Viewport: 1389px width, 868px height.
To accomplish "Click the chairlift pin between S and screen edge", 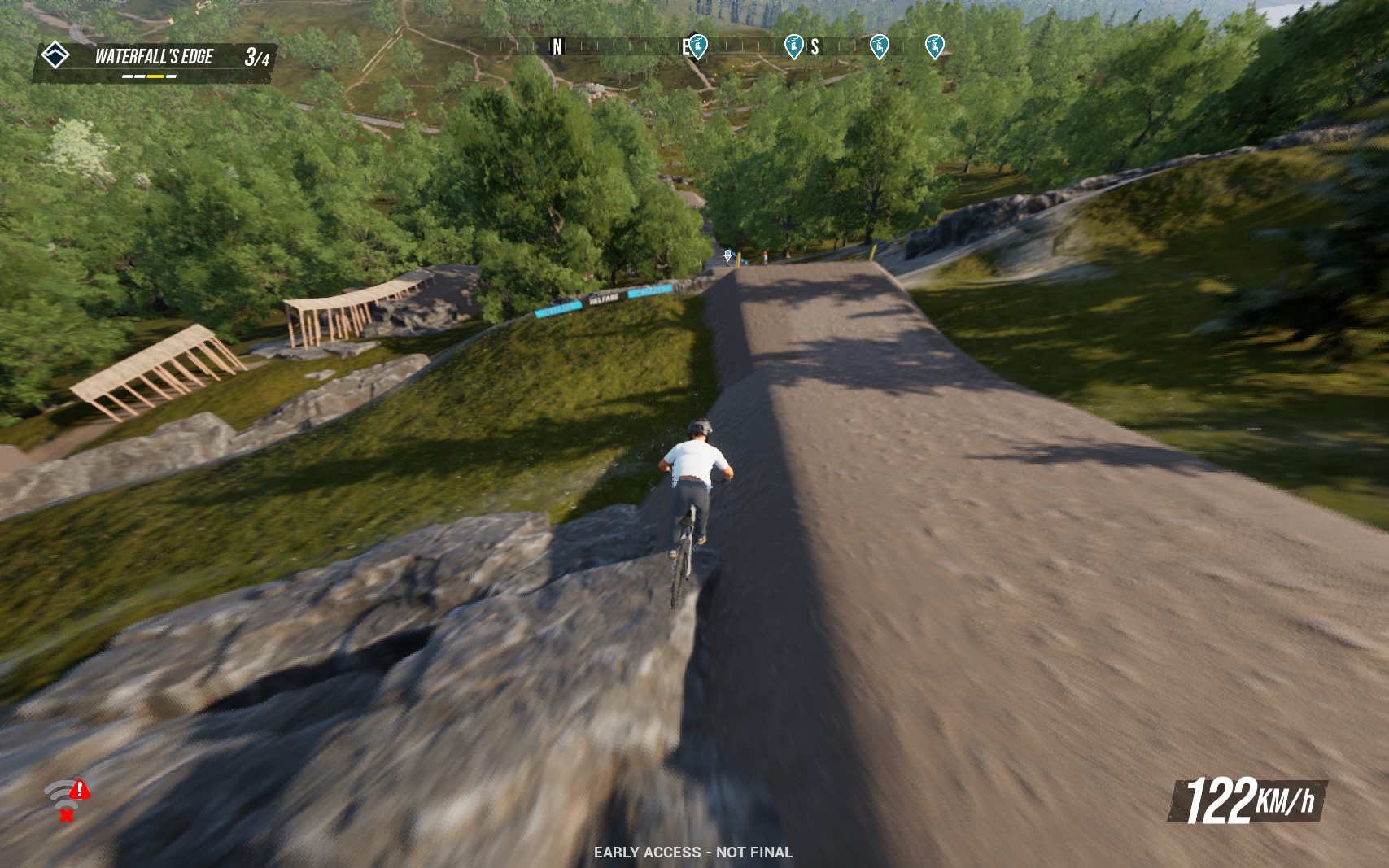I will [x=880, y=46].
